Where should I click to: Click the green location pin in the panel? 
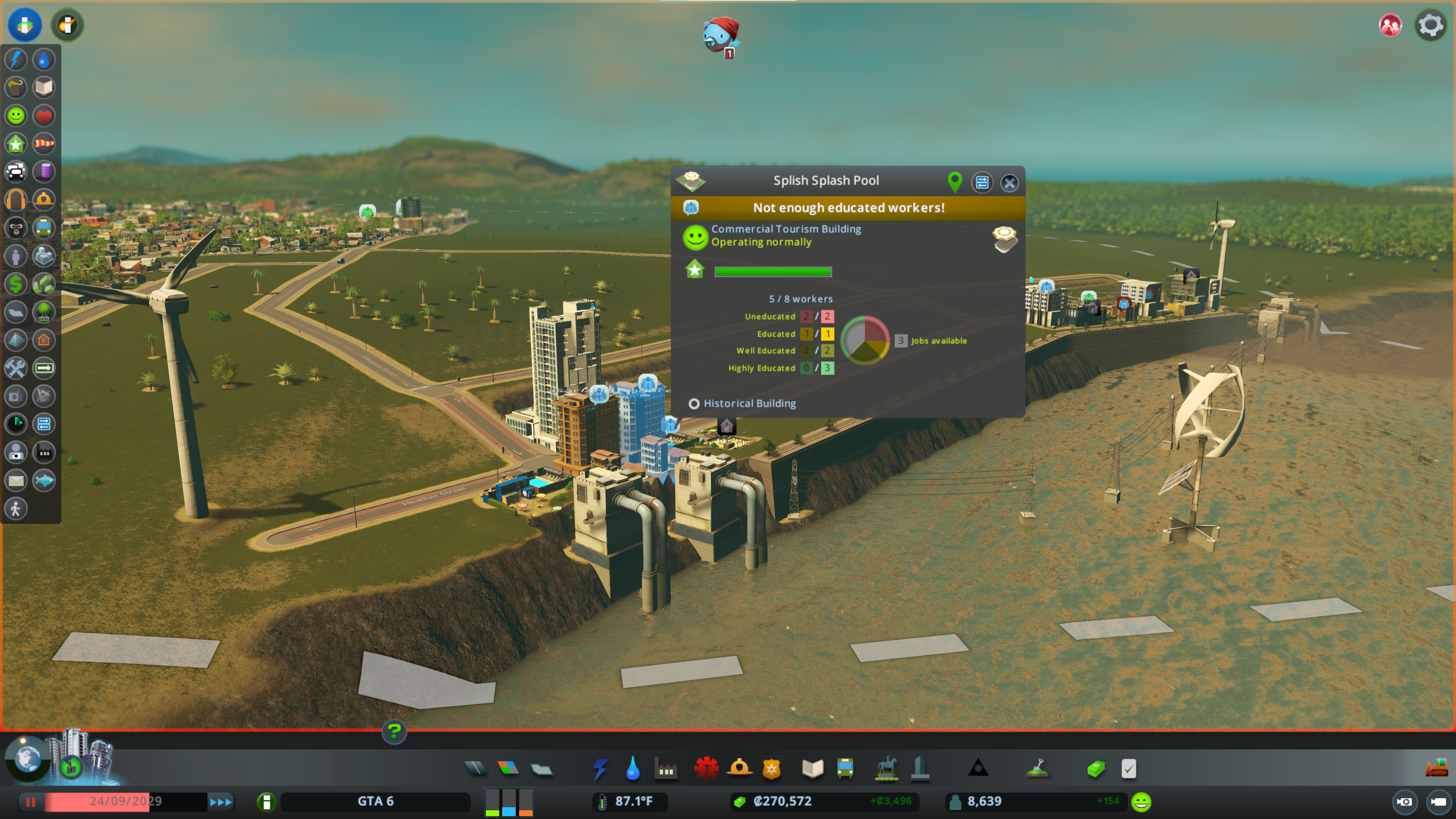[954, 182]
